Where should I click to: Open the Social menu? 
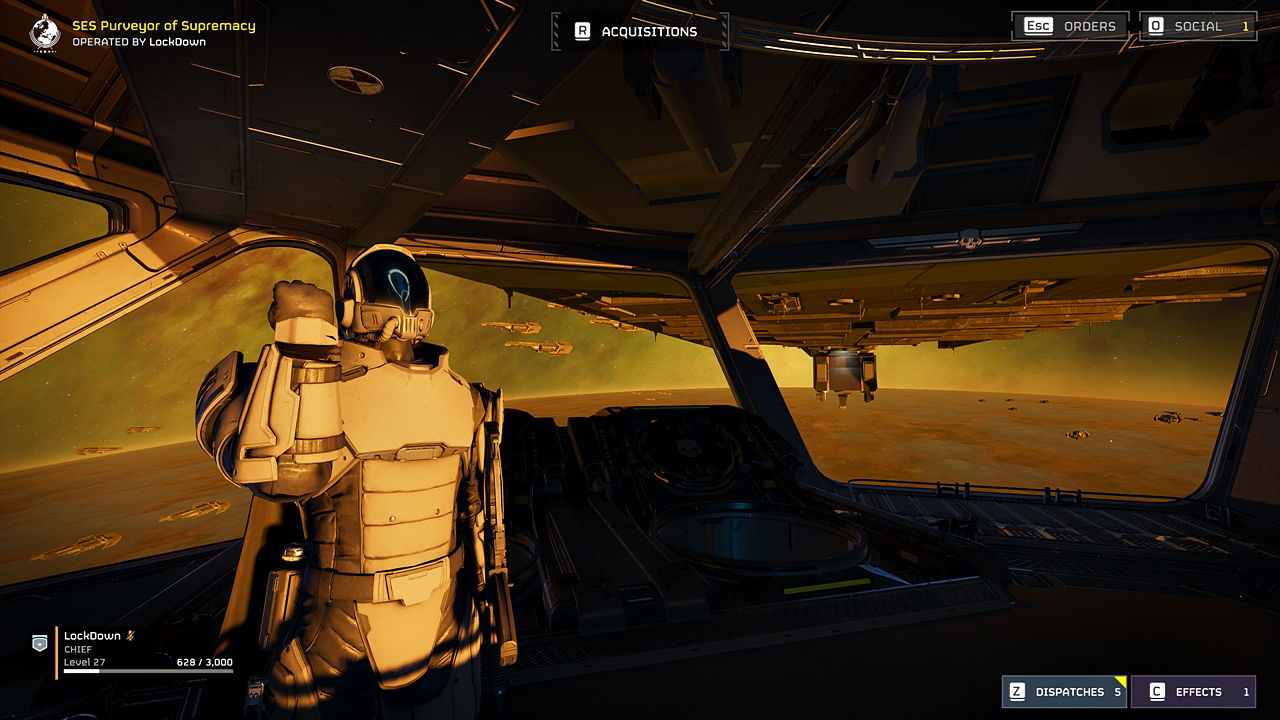pos(1198,26)
